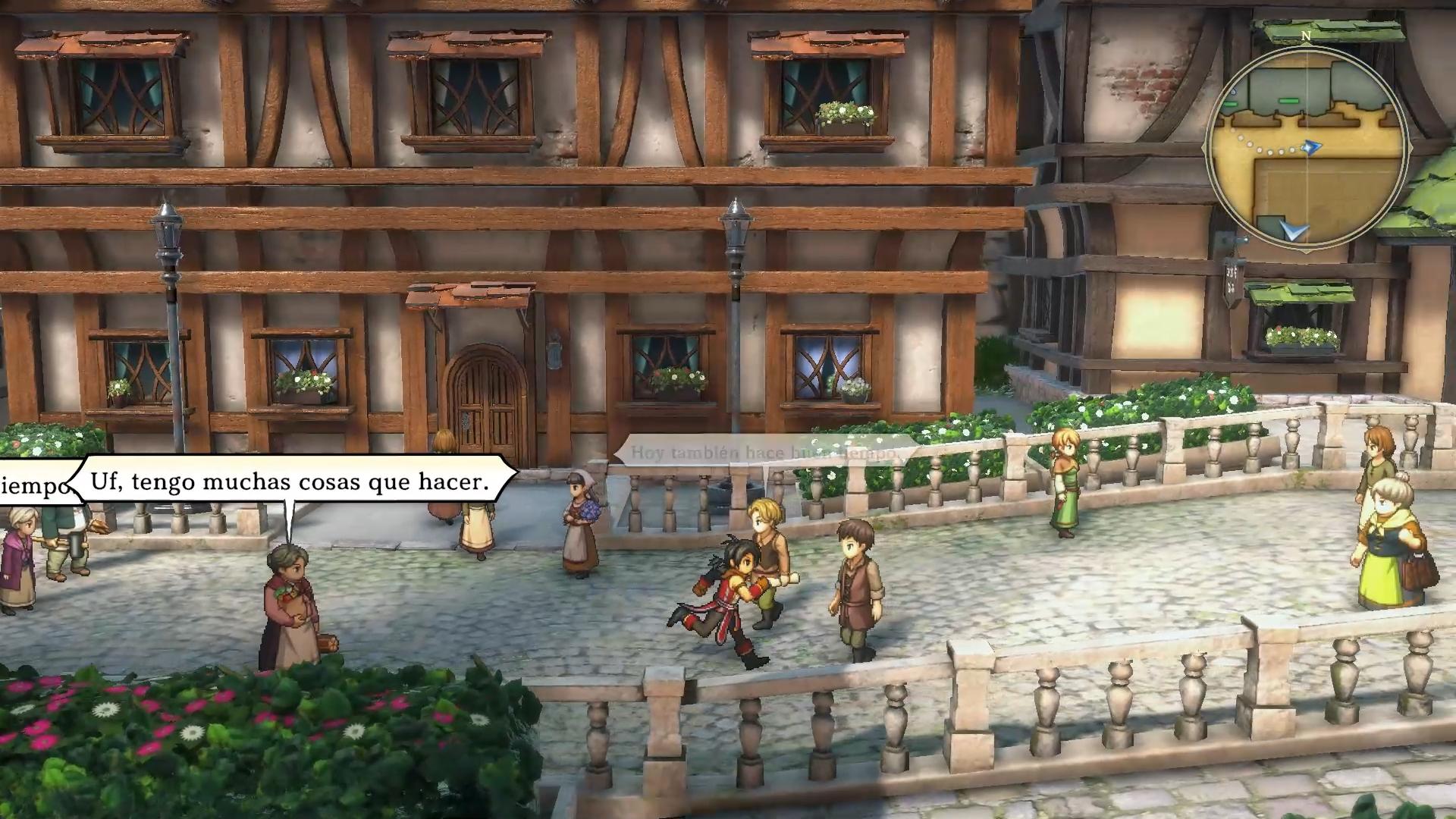
Task: Select the large blue chevron marker on minimap
Action: coord(1295,229)
